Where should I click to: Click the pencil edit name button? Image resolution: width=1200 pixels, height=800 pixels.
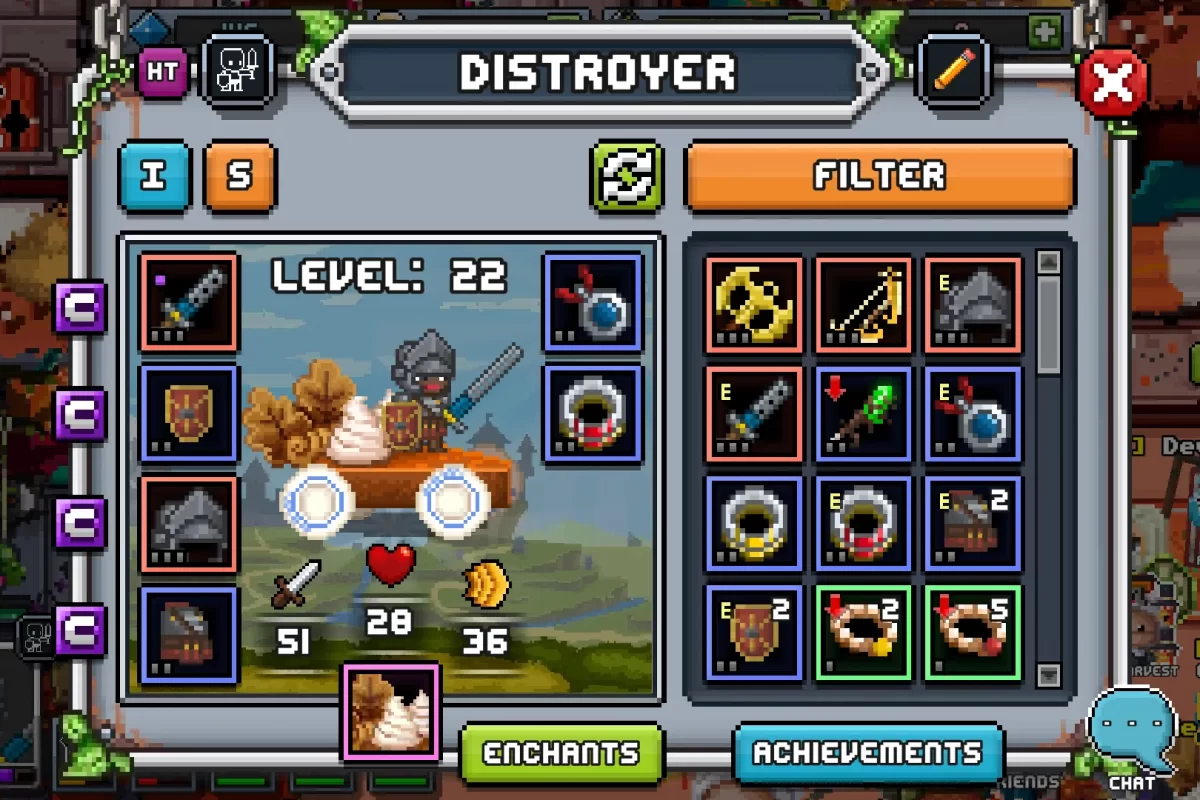[x=953, y=72]
